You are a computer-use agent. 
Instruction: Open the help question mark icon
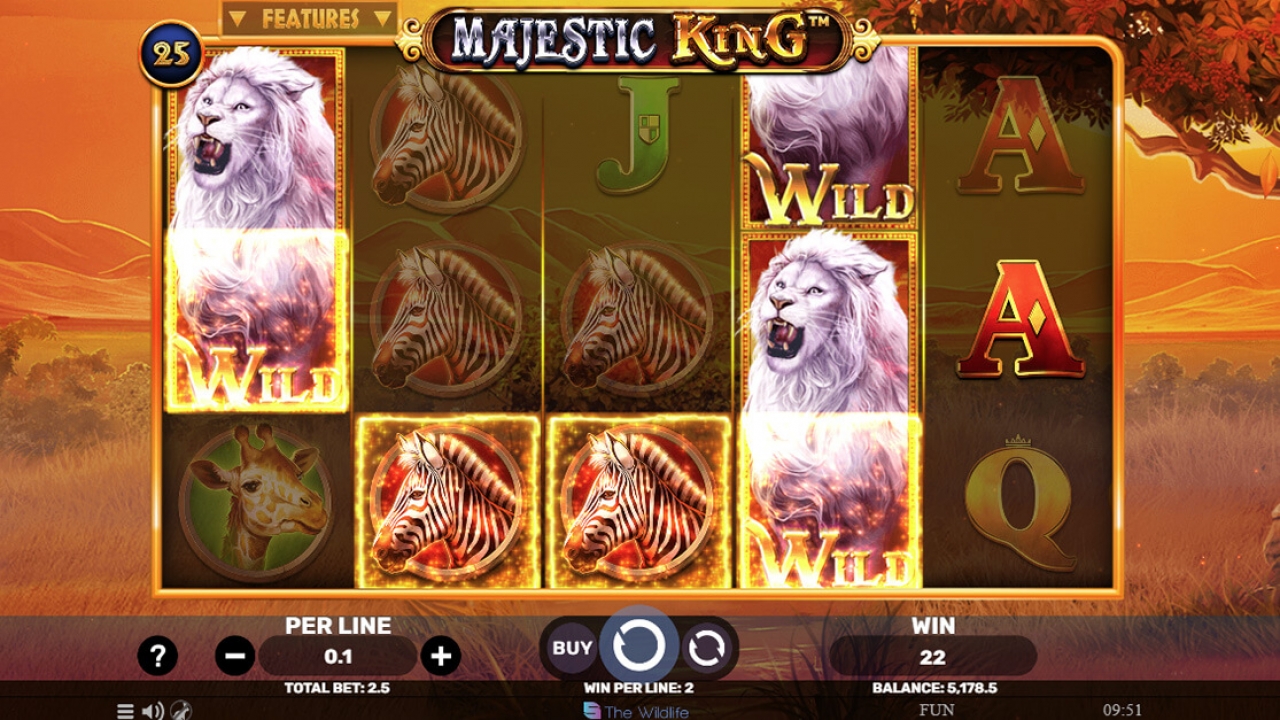(x=156, y=655)
